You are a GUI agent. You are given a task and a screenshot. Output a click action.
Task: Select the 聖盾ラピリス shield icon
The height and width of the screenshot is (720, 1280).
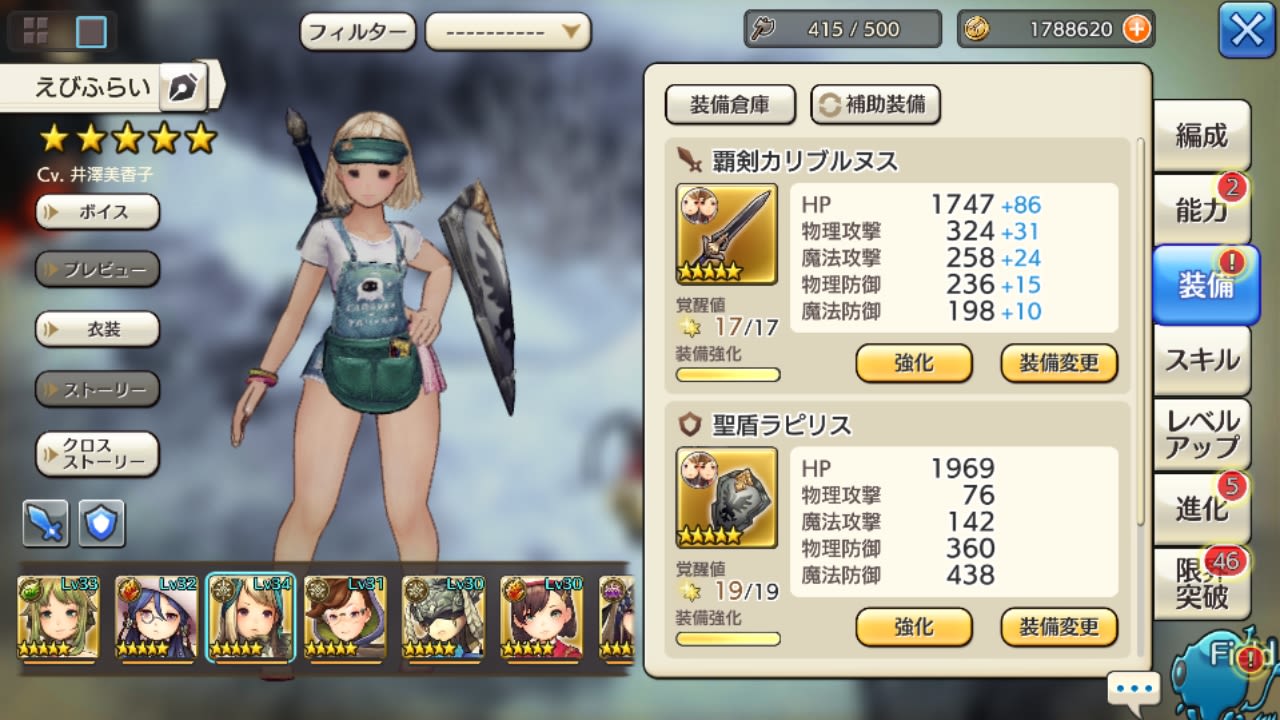(727, 497)
